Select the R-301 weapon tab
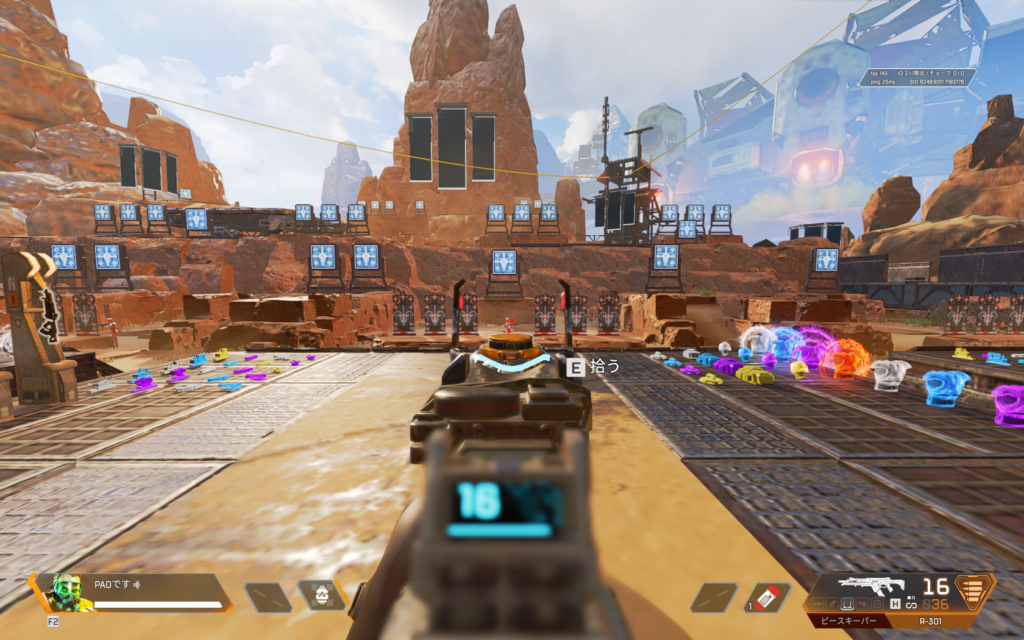 tap(931, 621)
